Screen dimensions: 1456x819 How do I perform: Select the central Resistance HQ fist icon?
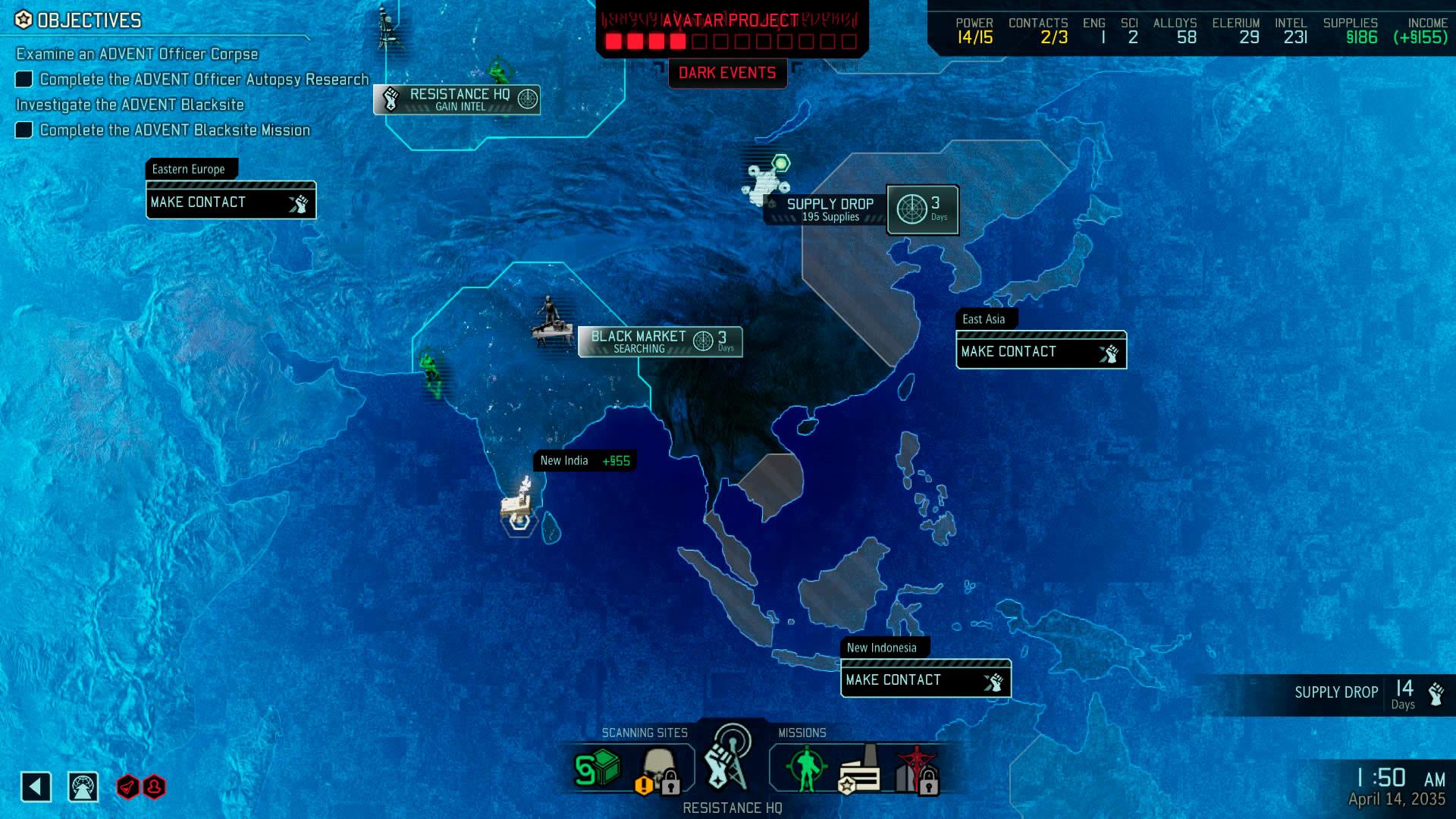point(726,762)
